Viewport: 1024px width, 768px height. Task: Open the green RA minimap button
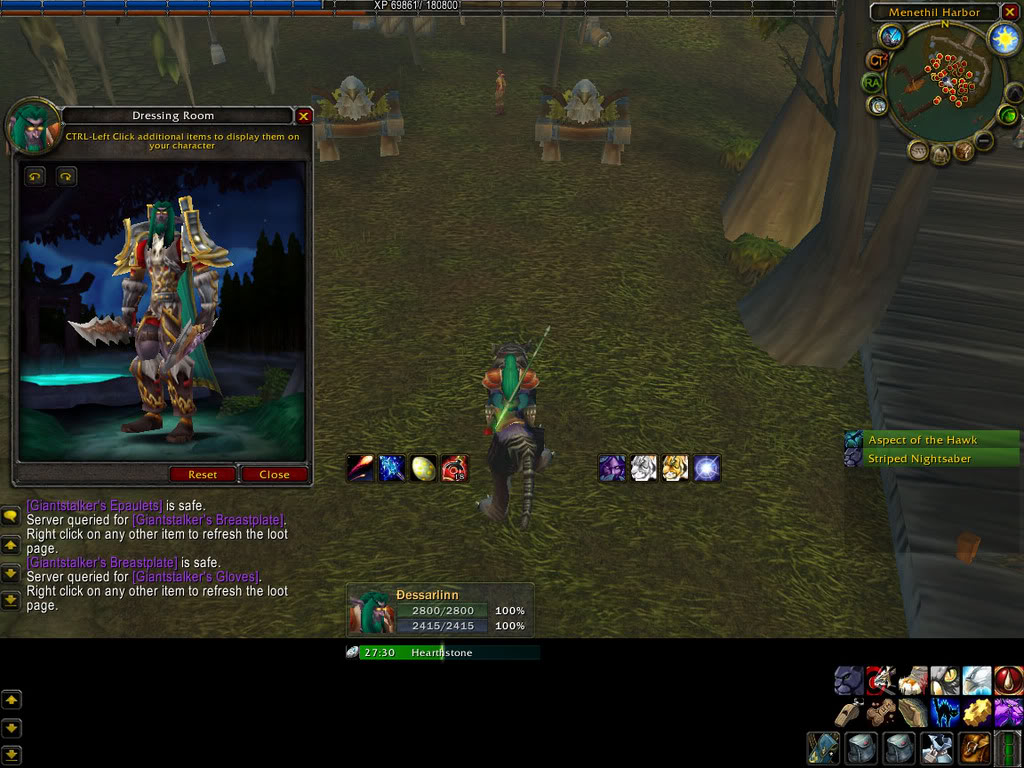coord(873,83)
